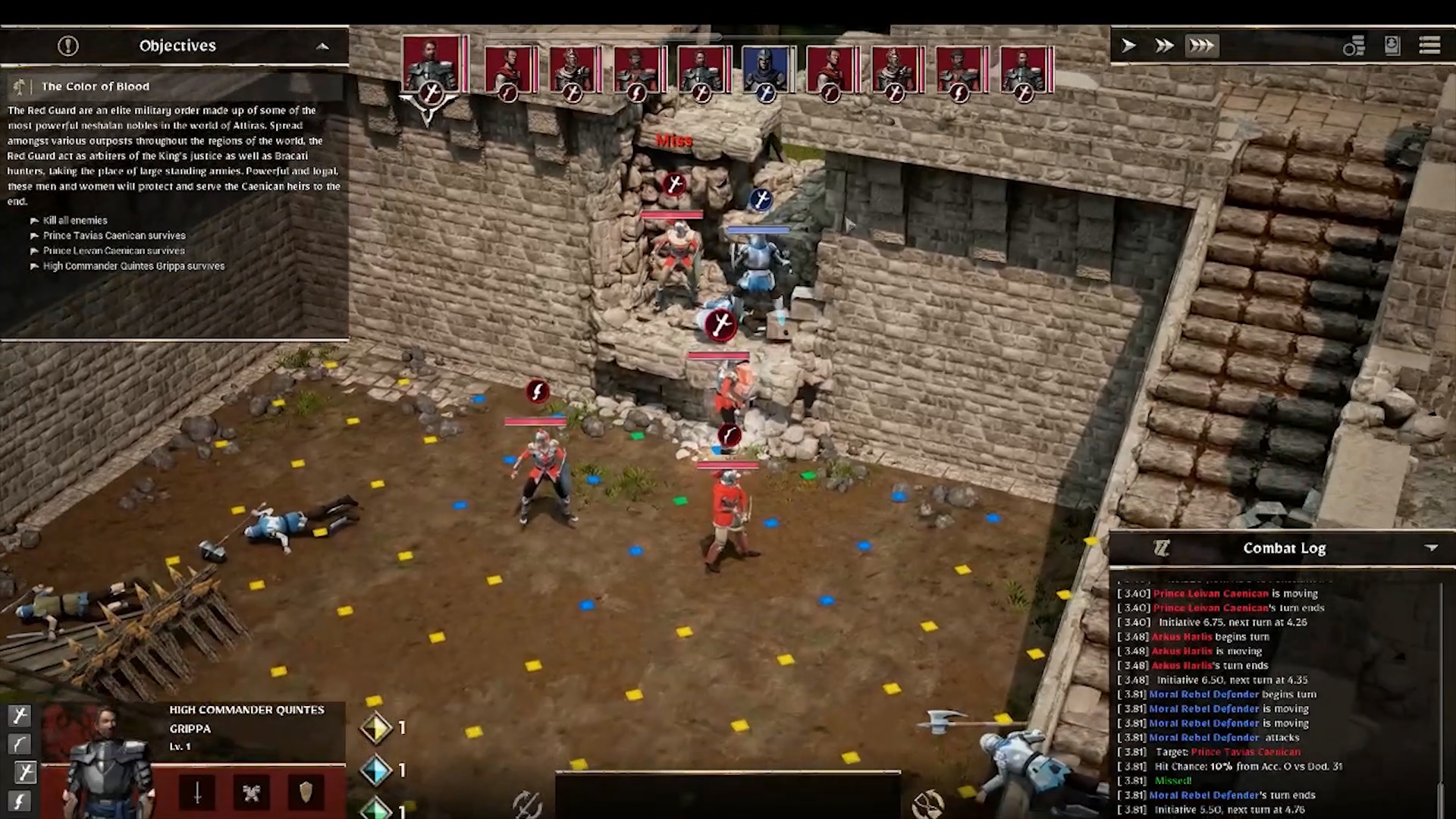
Task: Select the crossed-axes dual attack ability
Action: 253,792
